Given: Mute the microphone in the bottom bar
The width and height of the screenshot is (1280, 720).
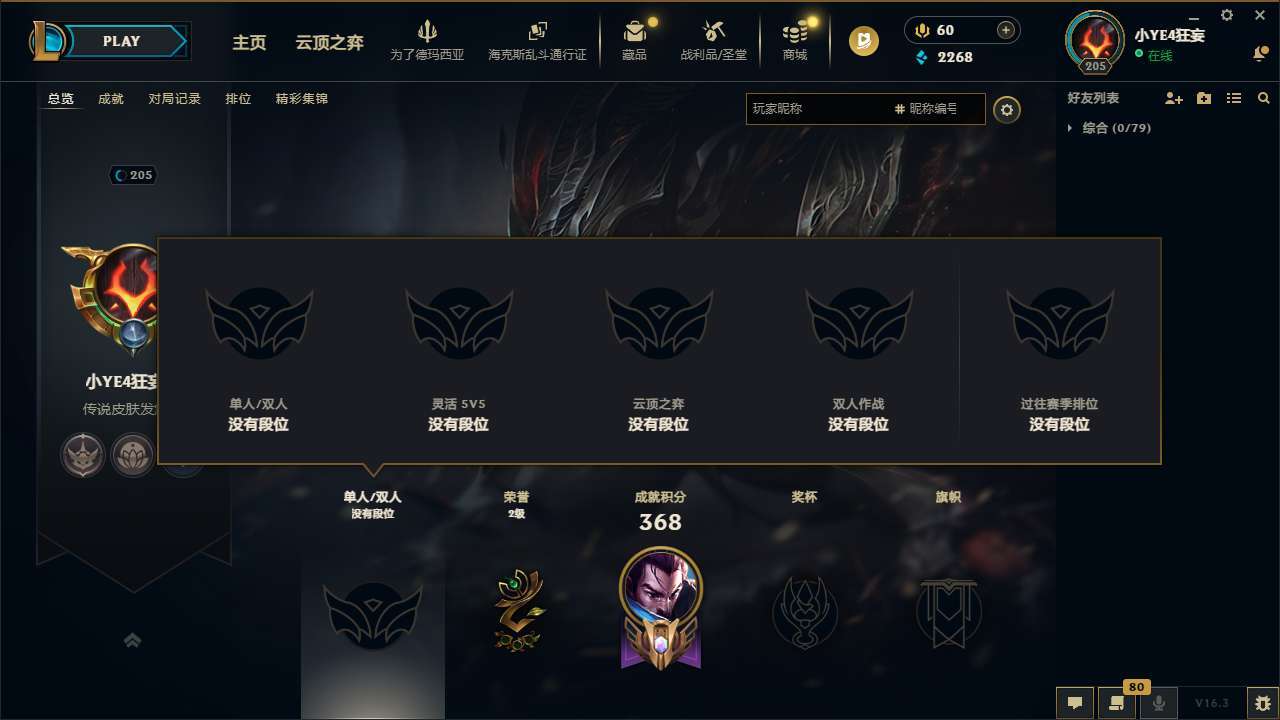Looking at the screenshot, I should [1159, 703].
